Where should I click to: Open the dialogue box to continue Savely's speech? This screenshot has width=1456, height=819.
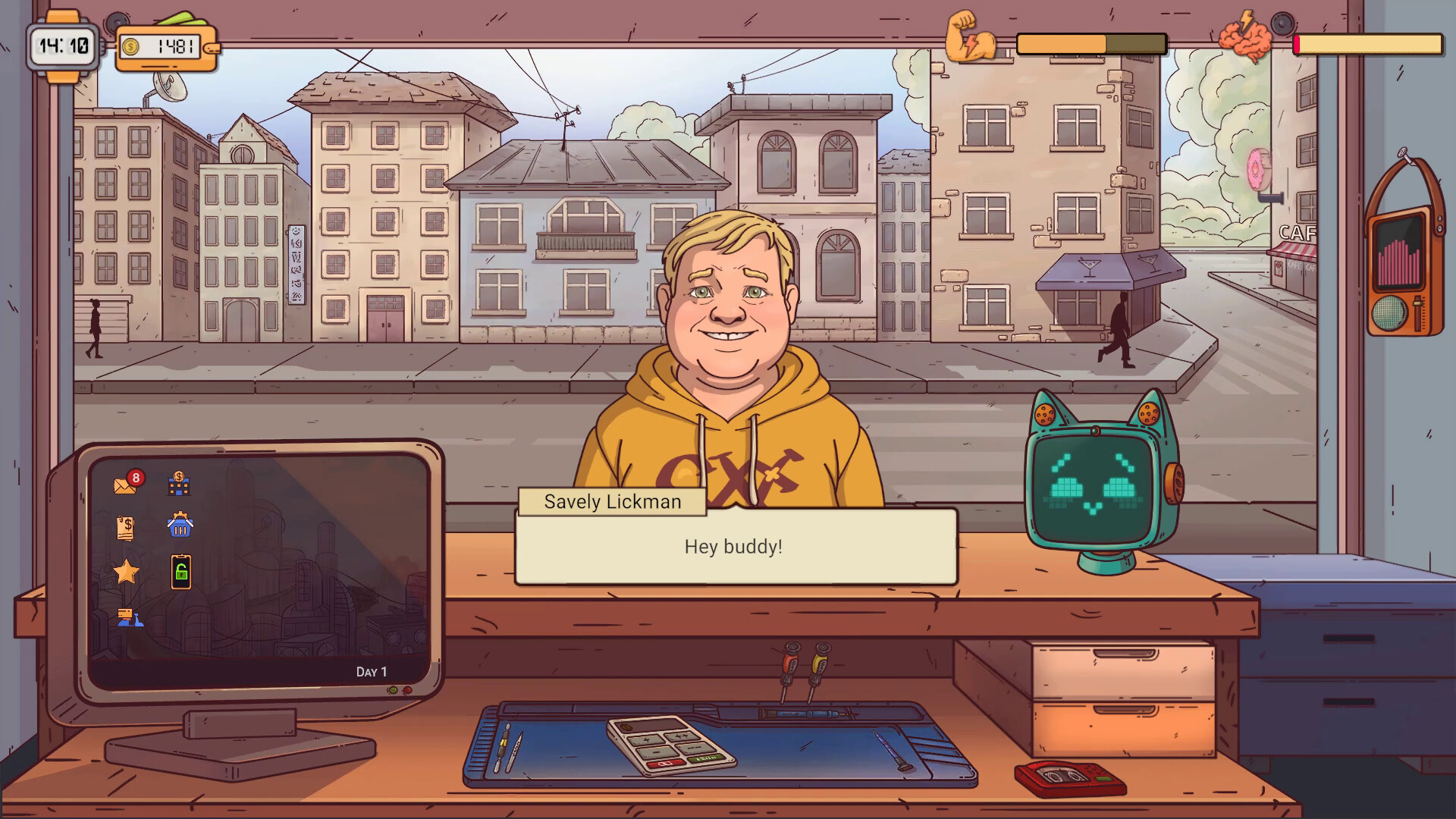tap(734, 546)
